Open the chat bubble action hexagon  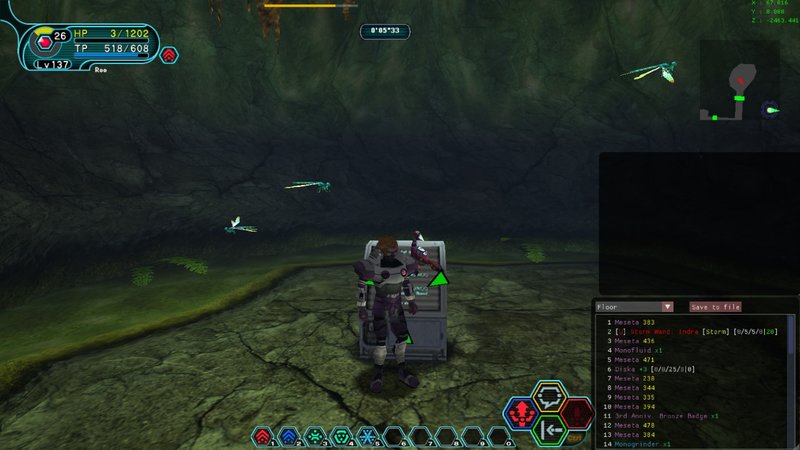pyautogui.click(x=548, y=396)
